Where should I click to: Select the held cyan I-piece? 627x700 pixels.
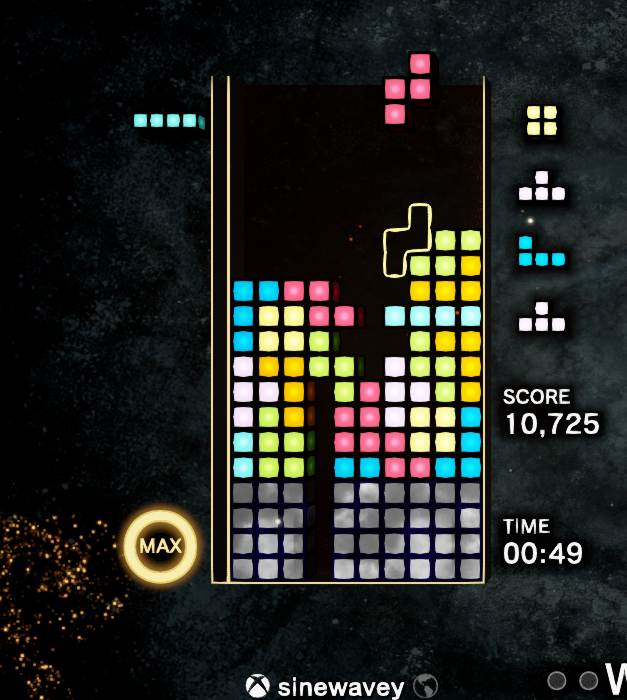pyautogui.click(x=168, y=121)
